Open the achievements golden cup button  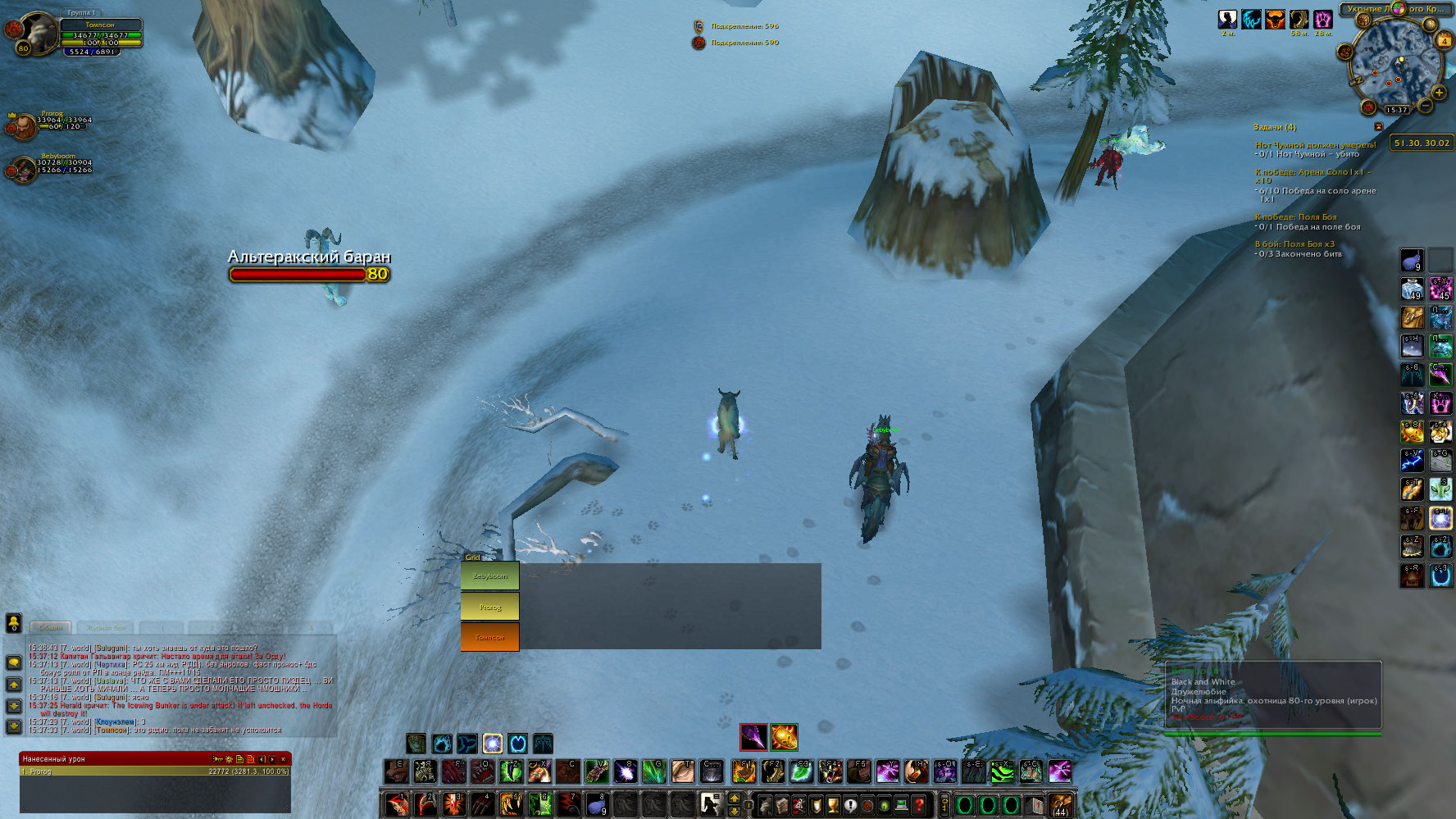point(833,805)
